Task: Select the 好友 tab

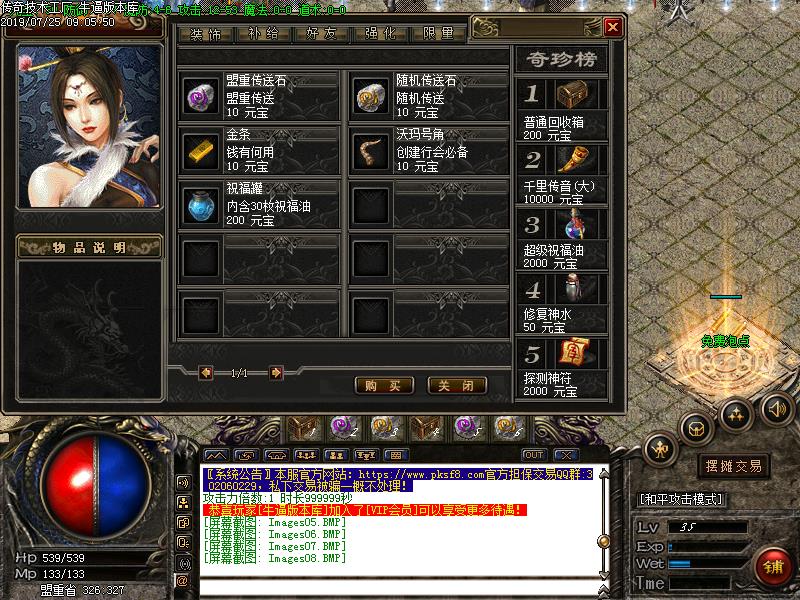Action: [x=323, y=33]
